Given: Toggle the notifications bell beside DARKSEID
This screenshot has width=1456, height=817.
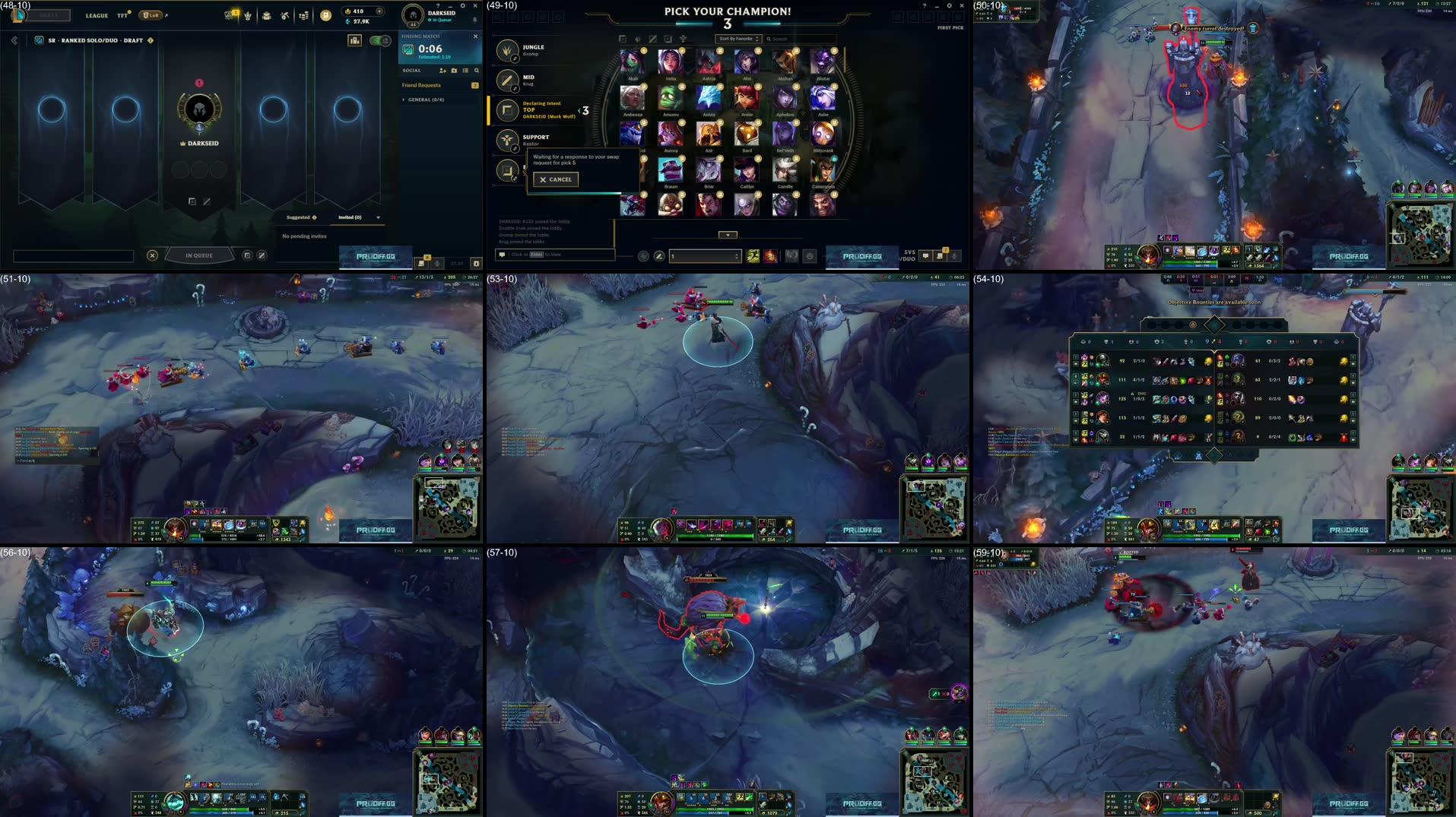Looking at the screenshot, I should 475,20.
